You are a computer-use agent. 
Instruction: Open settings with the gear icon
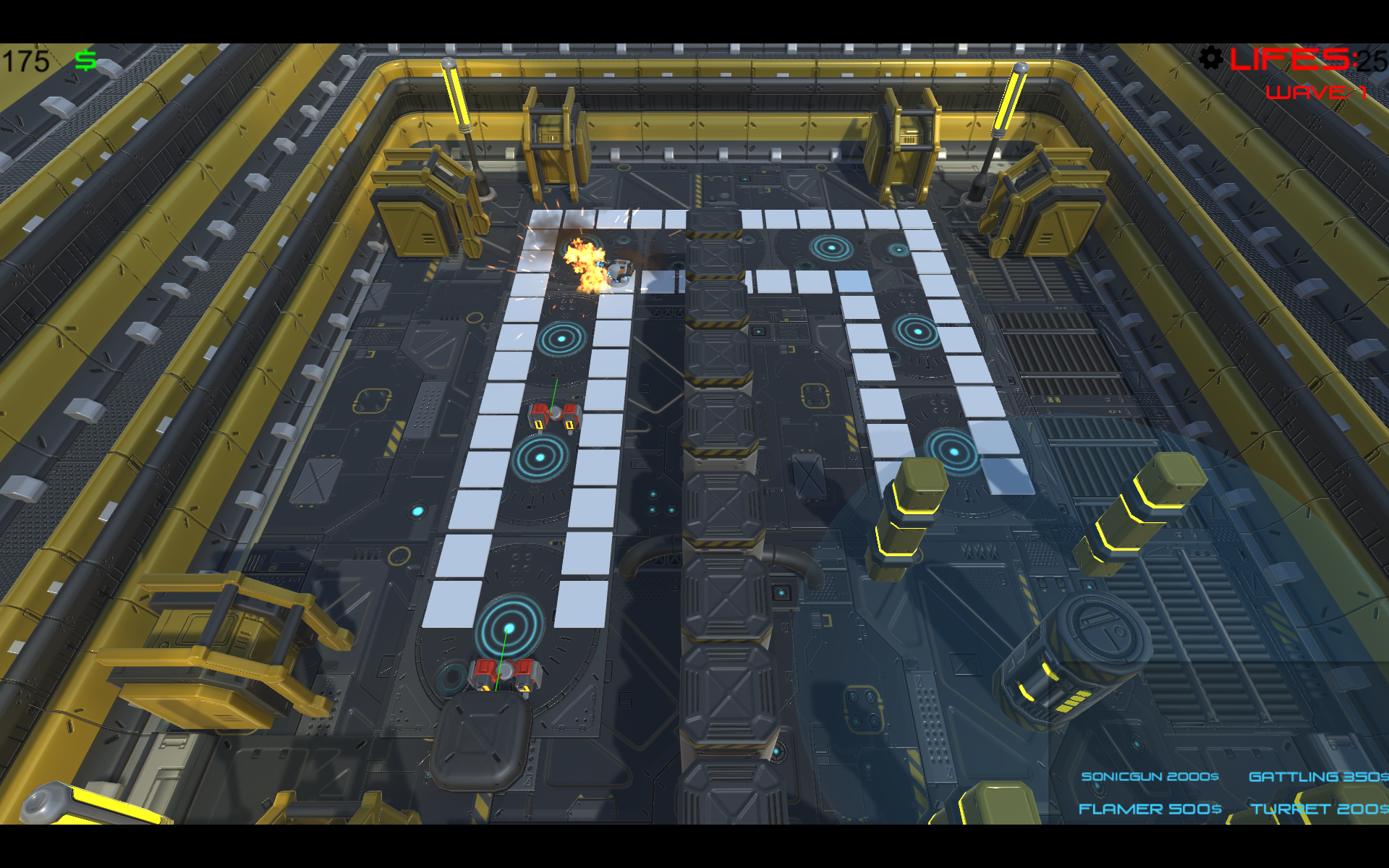[x=1210, y=58]
